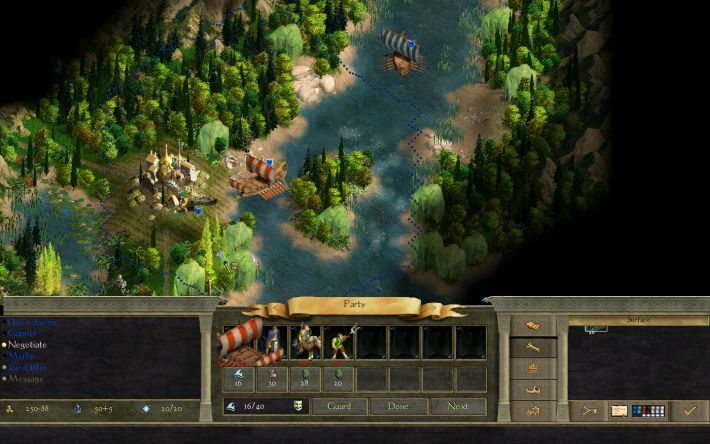710x444 pixels.
Task: Pick the green halfling with pitchfork portrait
Action: click(x=339, y=342)
